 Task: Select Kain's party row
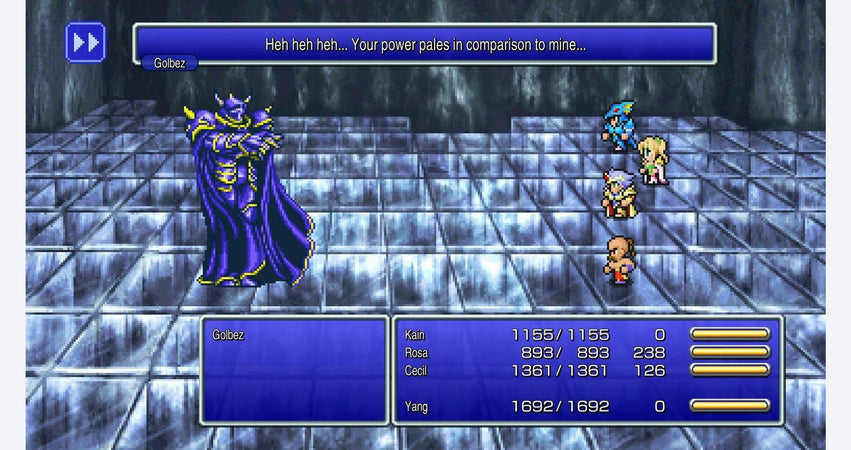587,334
